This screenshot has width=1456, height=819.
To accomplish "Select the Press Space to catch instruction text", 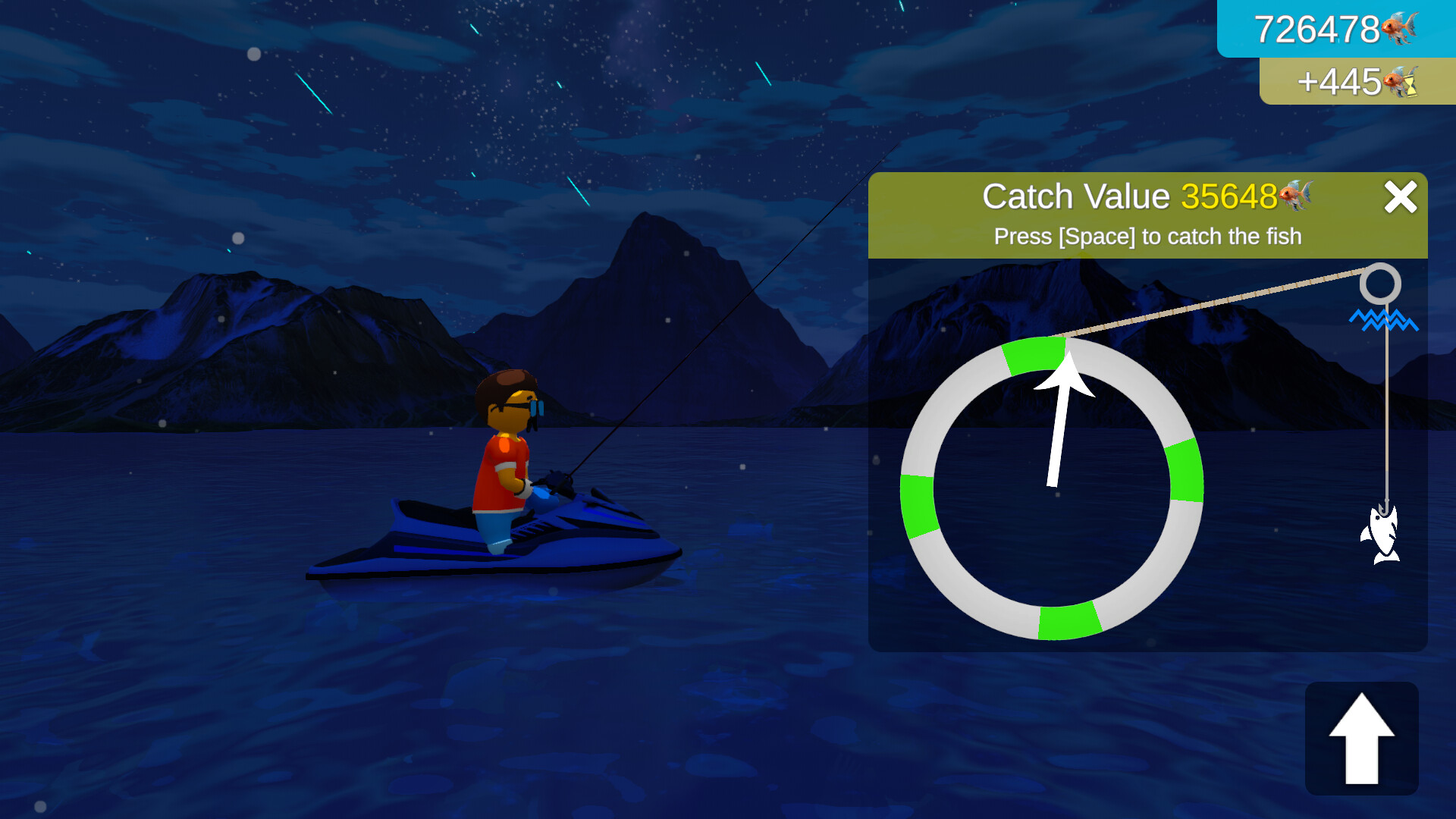I will coord(1147,236).
